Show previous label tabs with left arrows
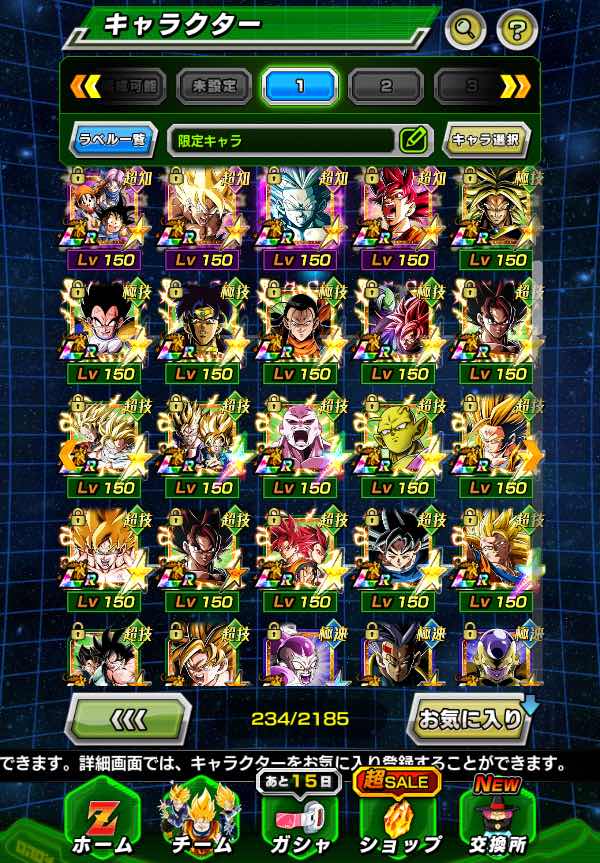The width and height of the screenshot is (600, 863). 85,87
